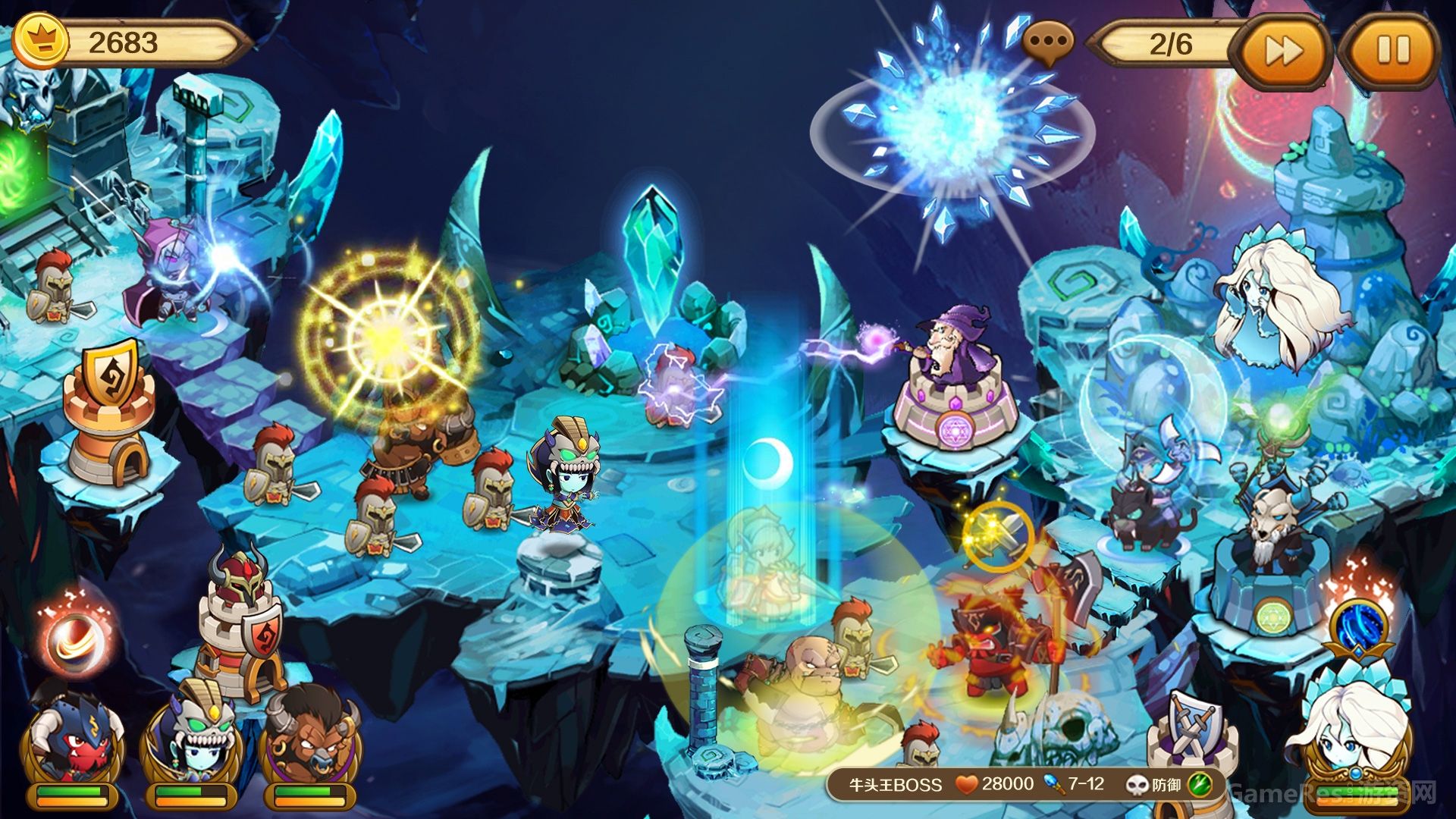Click the green icon on boss info bar
The width and height of the screenshot is (1456, 819).
pyautogui.click(x=1200, y=785)
